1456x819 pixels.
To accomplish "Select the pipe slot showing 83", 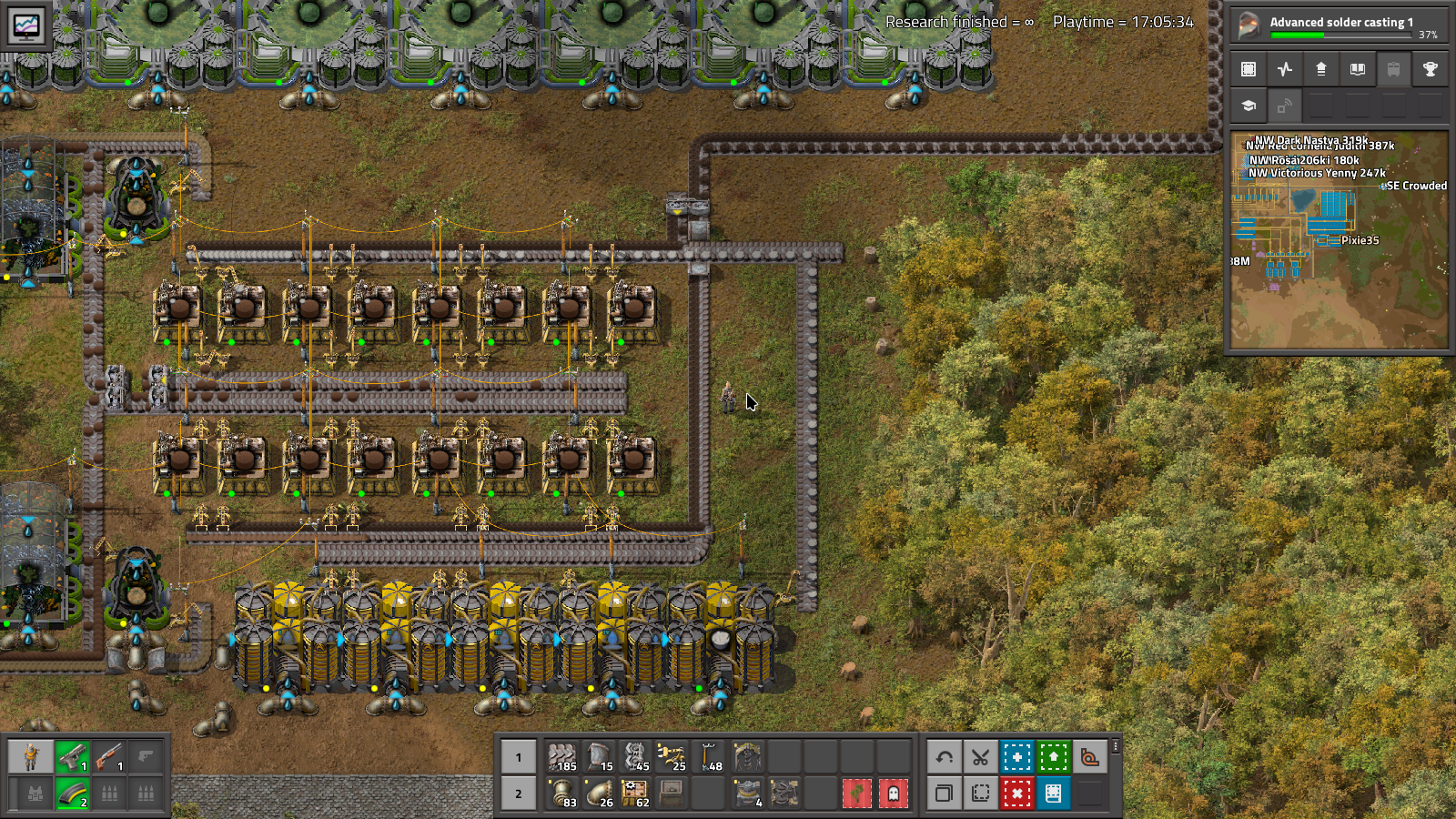I will [x=562, y=794].
